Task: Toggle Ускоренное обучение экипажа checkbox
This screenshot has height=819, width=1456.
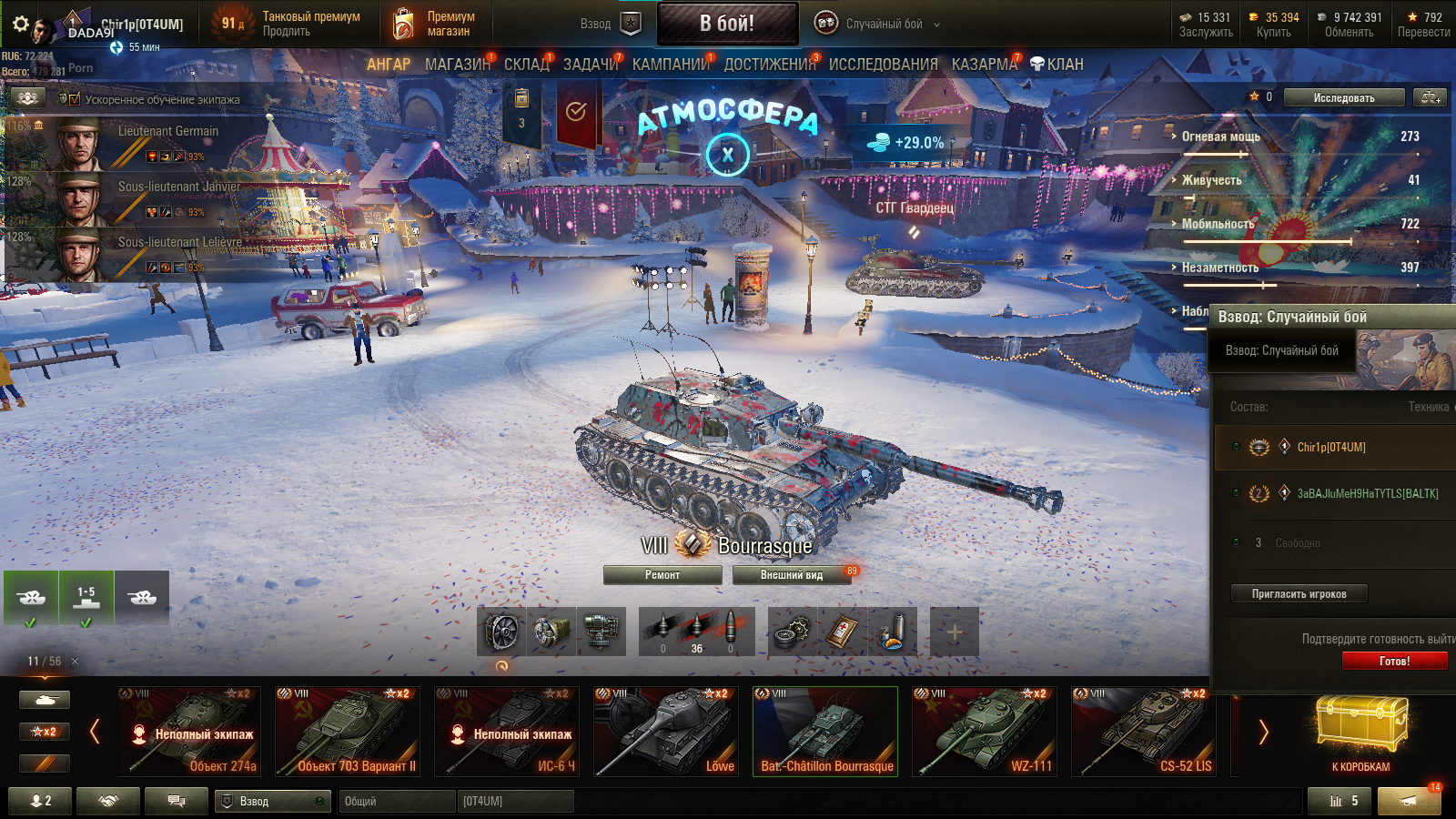Action: coord(75,99)
